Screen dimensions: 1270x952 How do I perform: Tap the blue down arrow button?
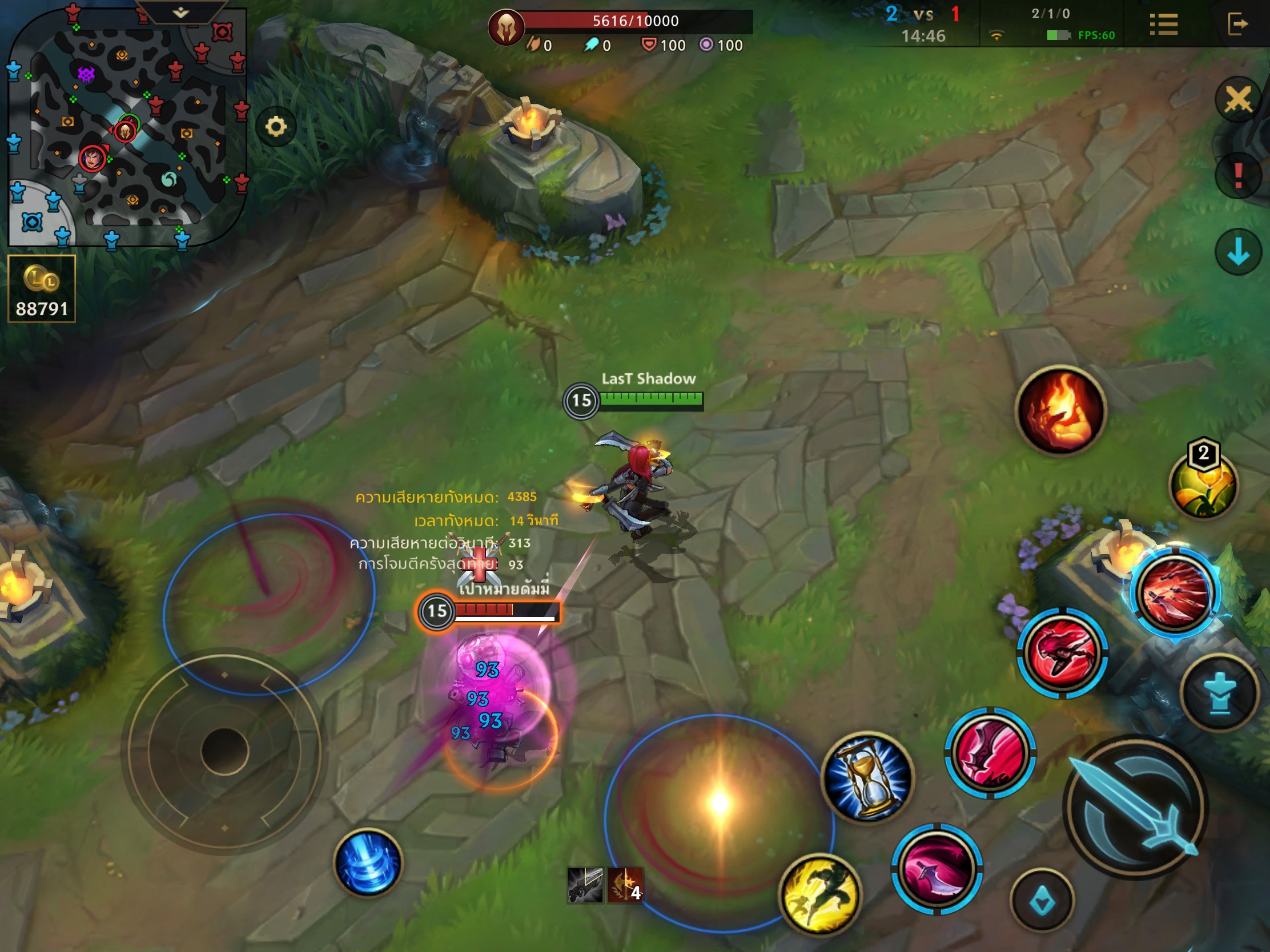click(1238, 252)
